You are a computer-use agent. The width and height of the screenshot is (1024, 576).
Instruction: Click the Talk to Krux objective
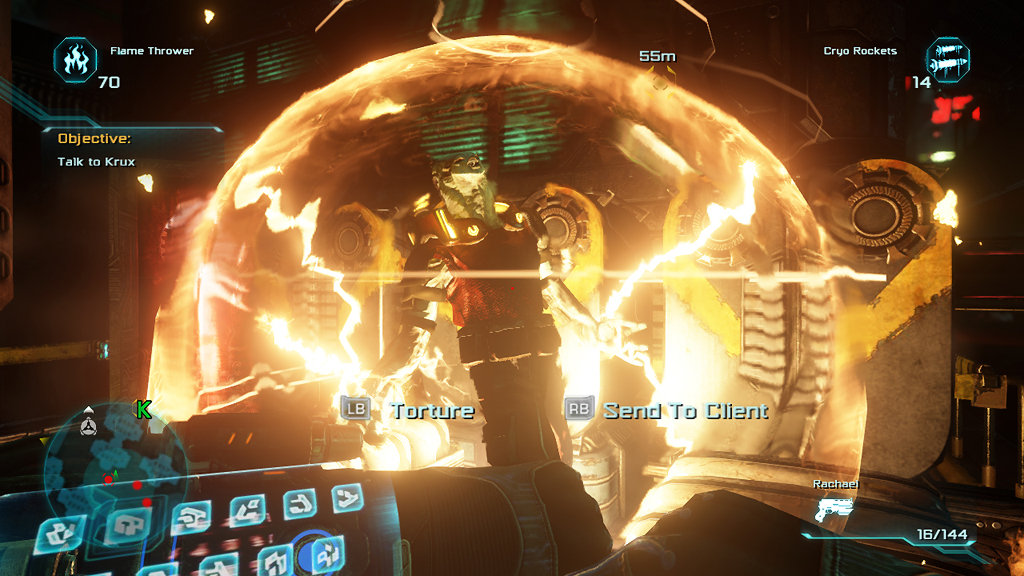click(96, 161)
